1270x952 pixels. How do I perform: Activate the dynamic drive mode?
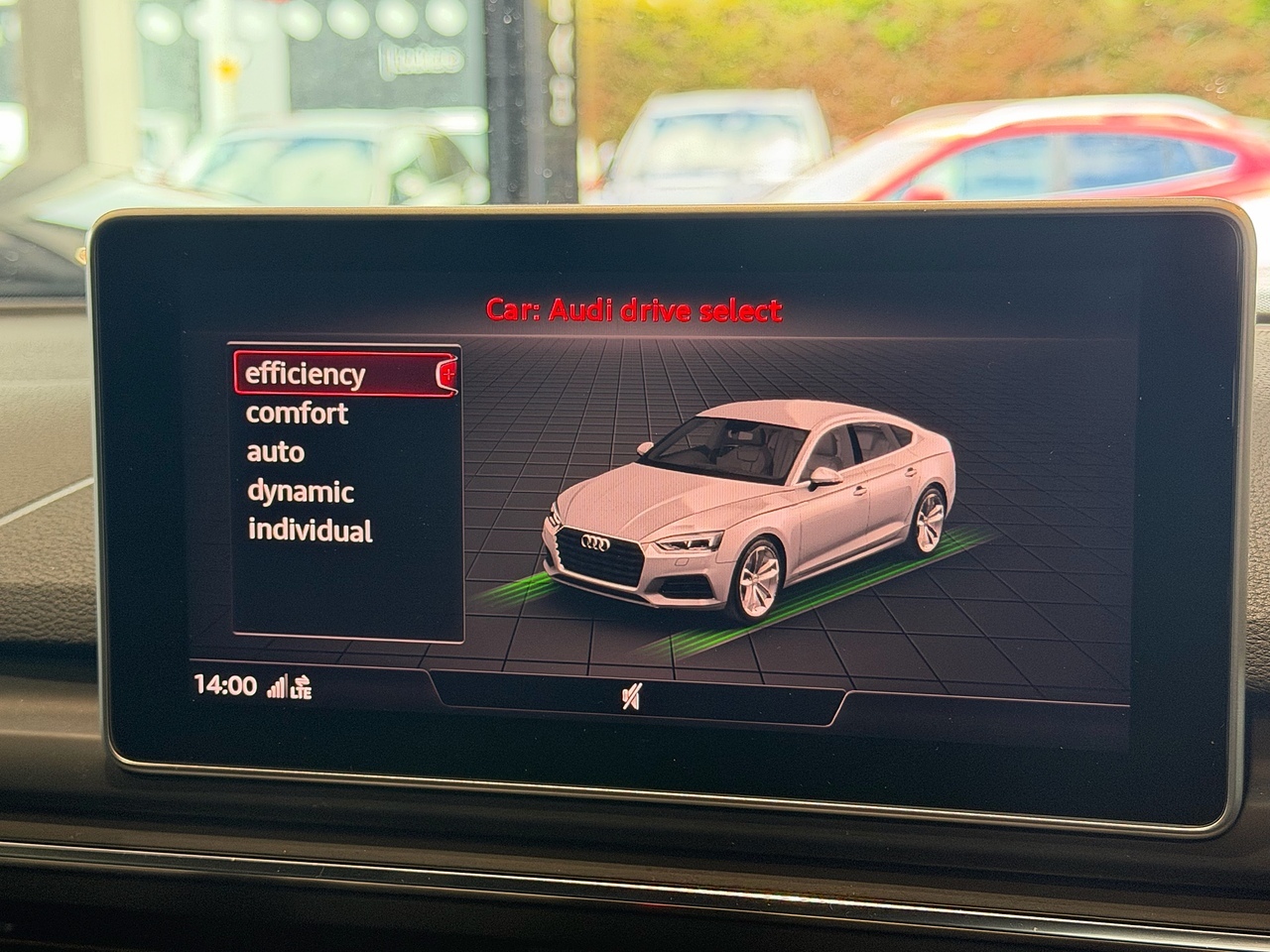tap(300, 491)
